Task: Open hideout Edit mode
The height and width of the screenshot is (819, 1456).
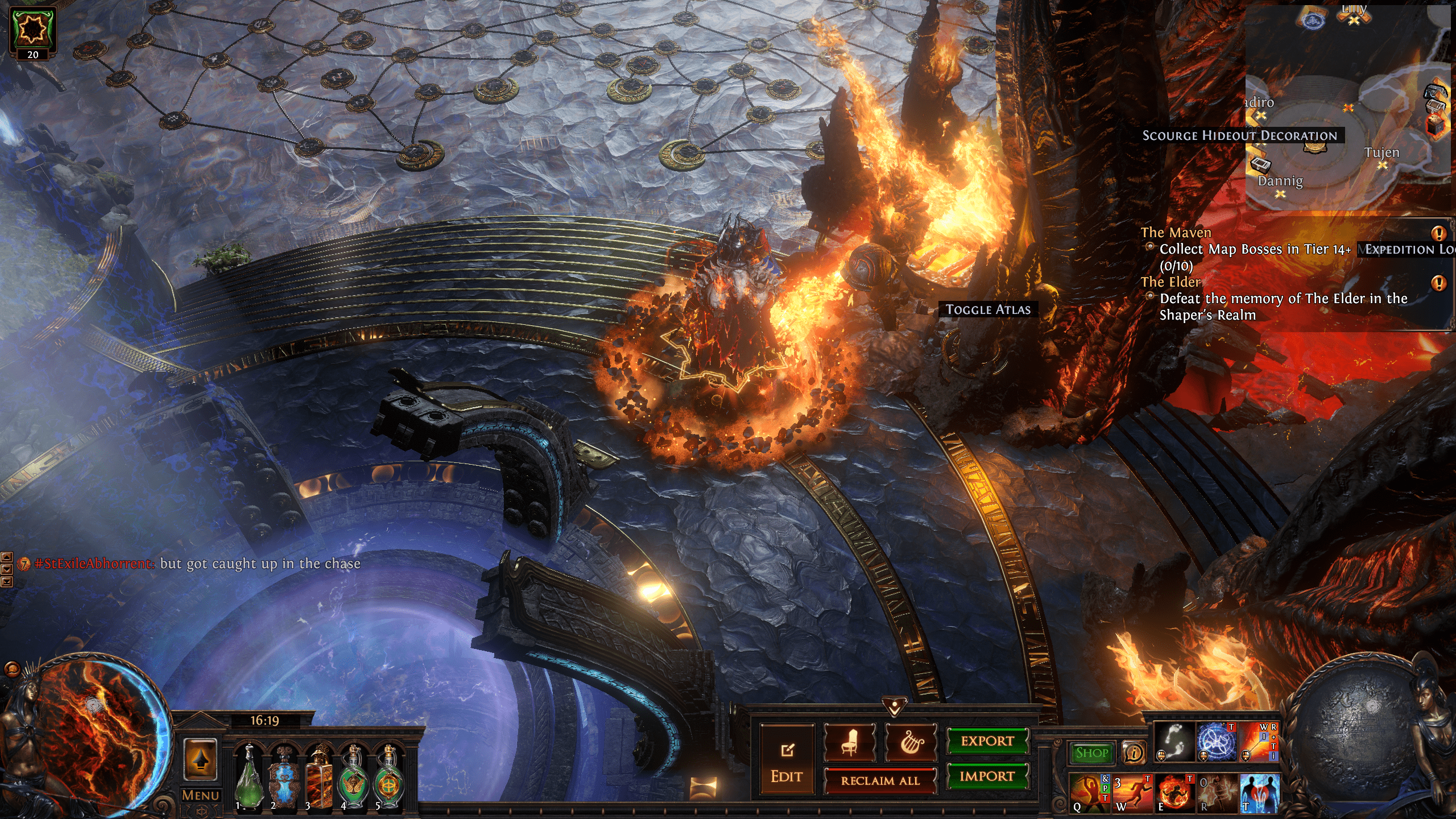Action: 787,760
